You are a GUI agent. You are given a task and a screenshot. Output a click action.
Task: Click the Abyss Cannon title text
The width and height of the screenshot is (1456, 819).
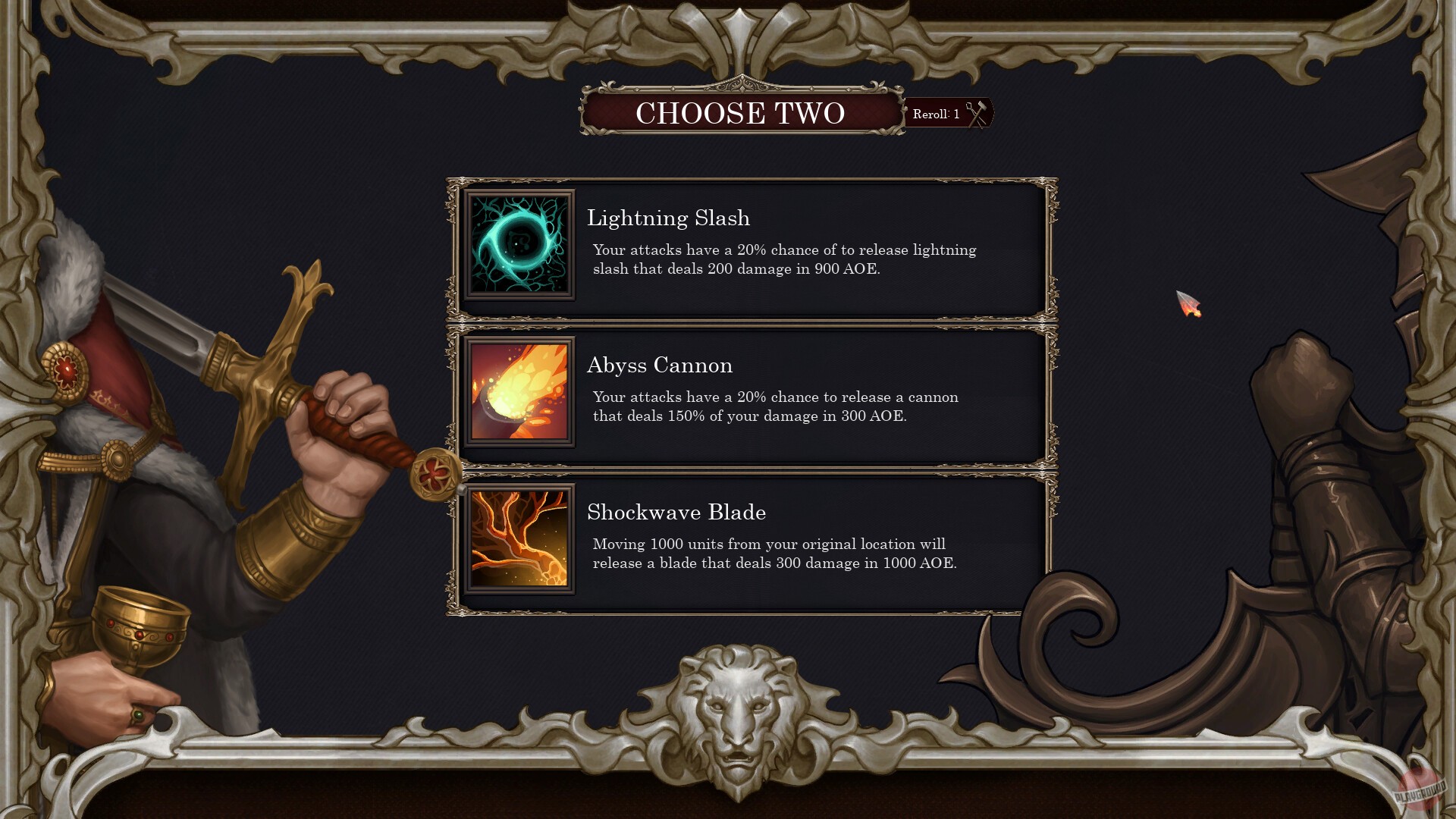(x=660, y=366)
